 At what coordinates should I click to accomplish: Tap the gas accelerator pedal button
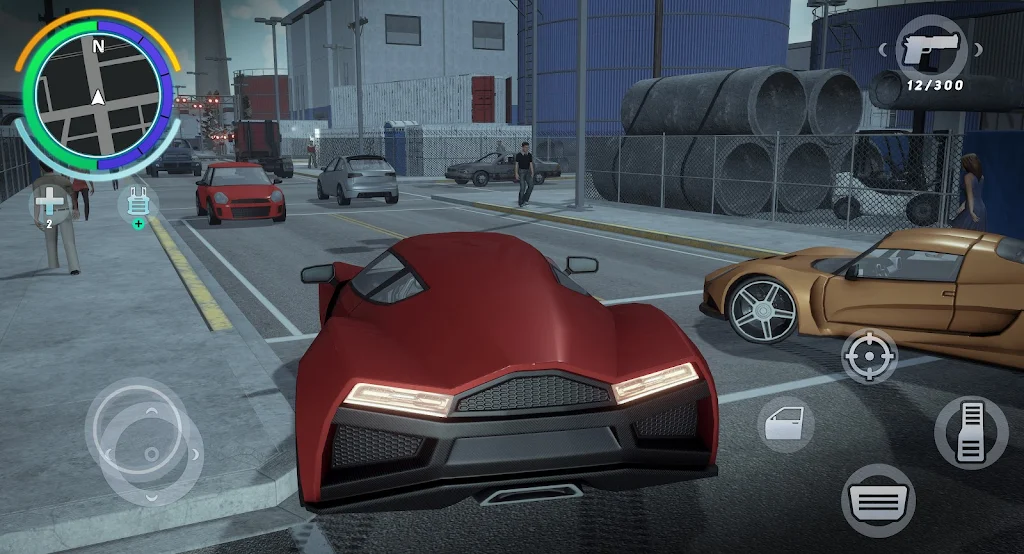pos(970,431)
